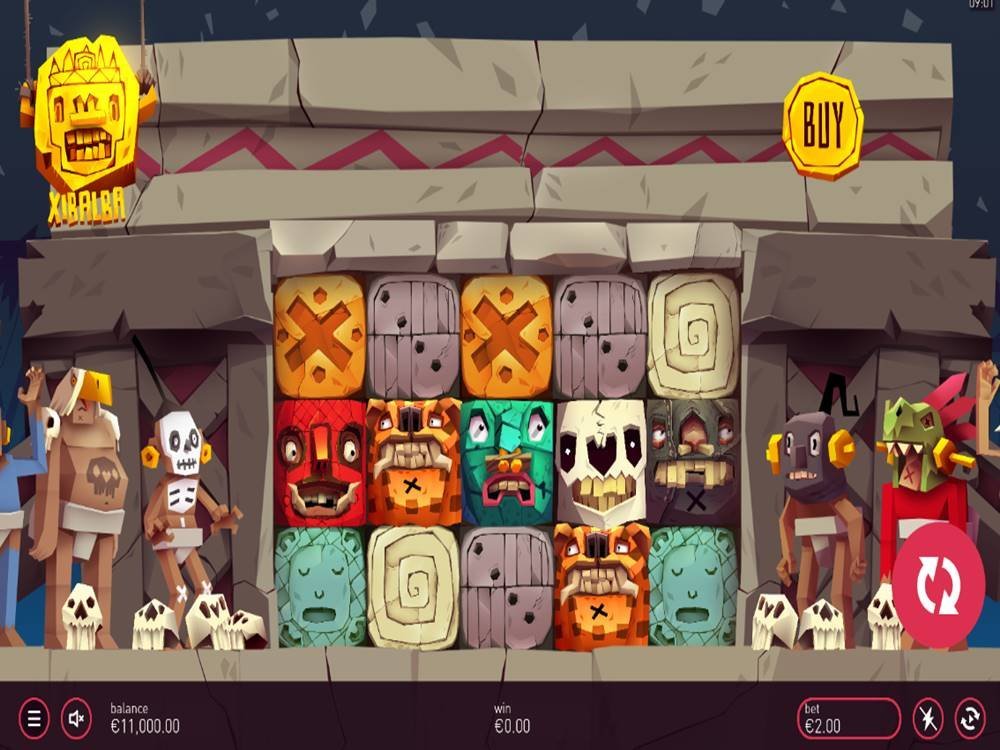
Task: Open the BUY bonus coin
Action: (x=822, y=125)
